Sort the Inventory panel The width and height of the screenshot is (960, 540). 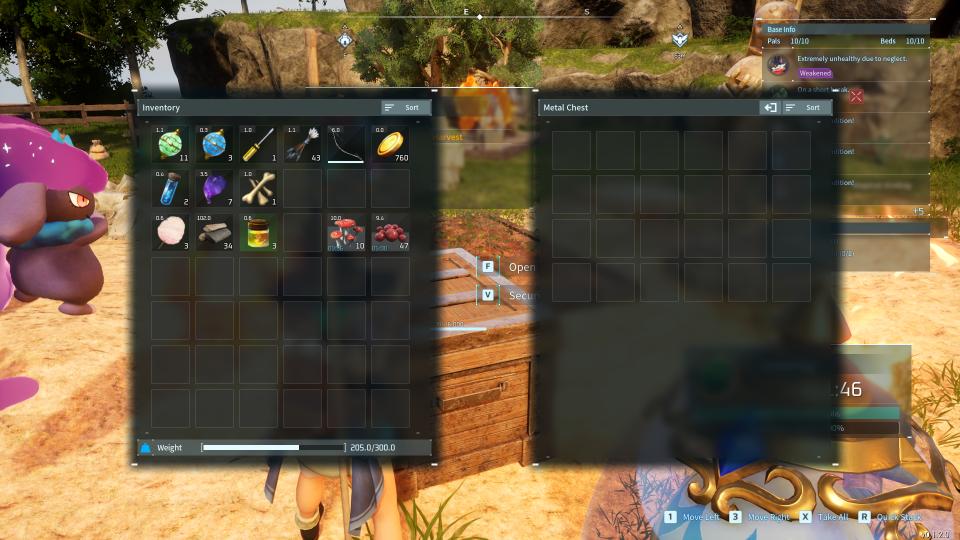(406, 107)
